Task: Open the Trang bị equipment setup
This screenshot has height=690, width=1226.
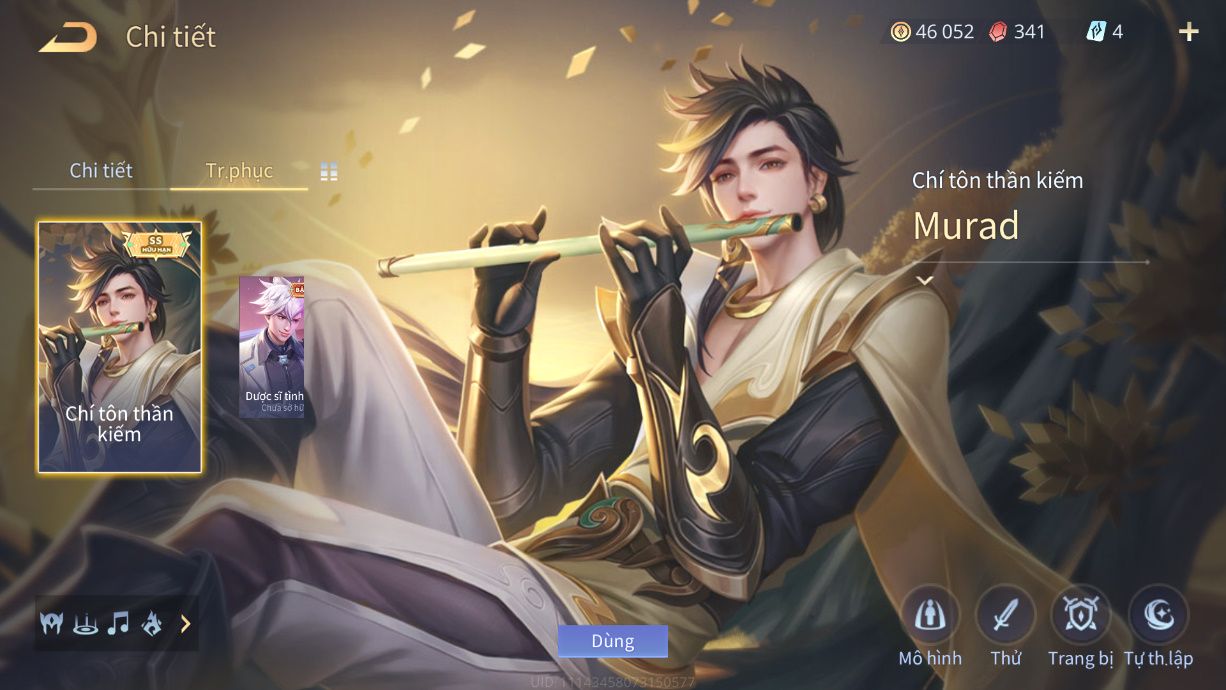Action: (x=1081, y=615)
